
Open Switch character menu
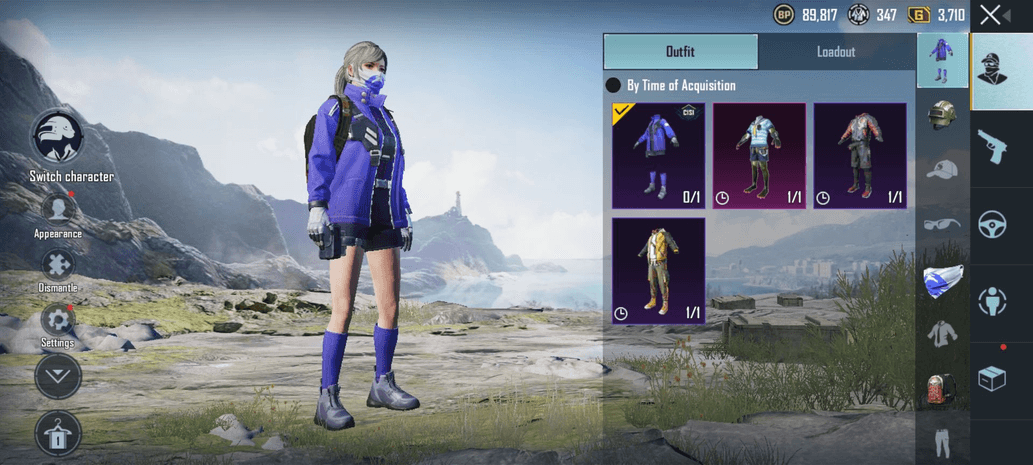point(58,137)
